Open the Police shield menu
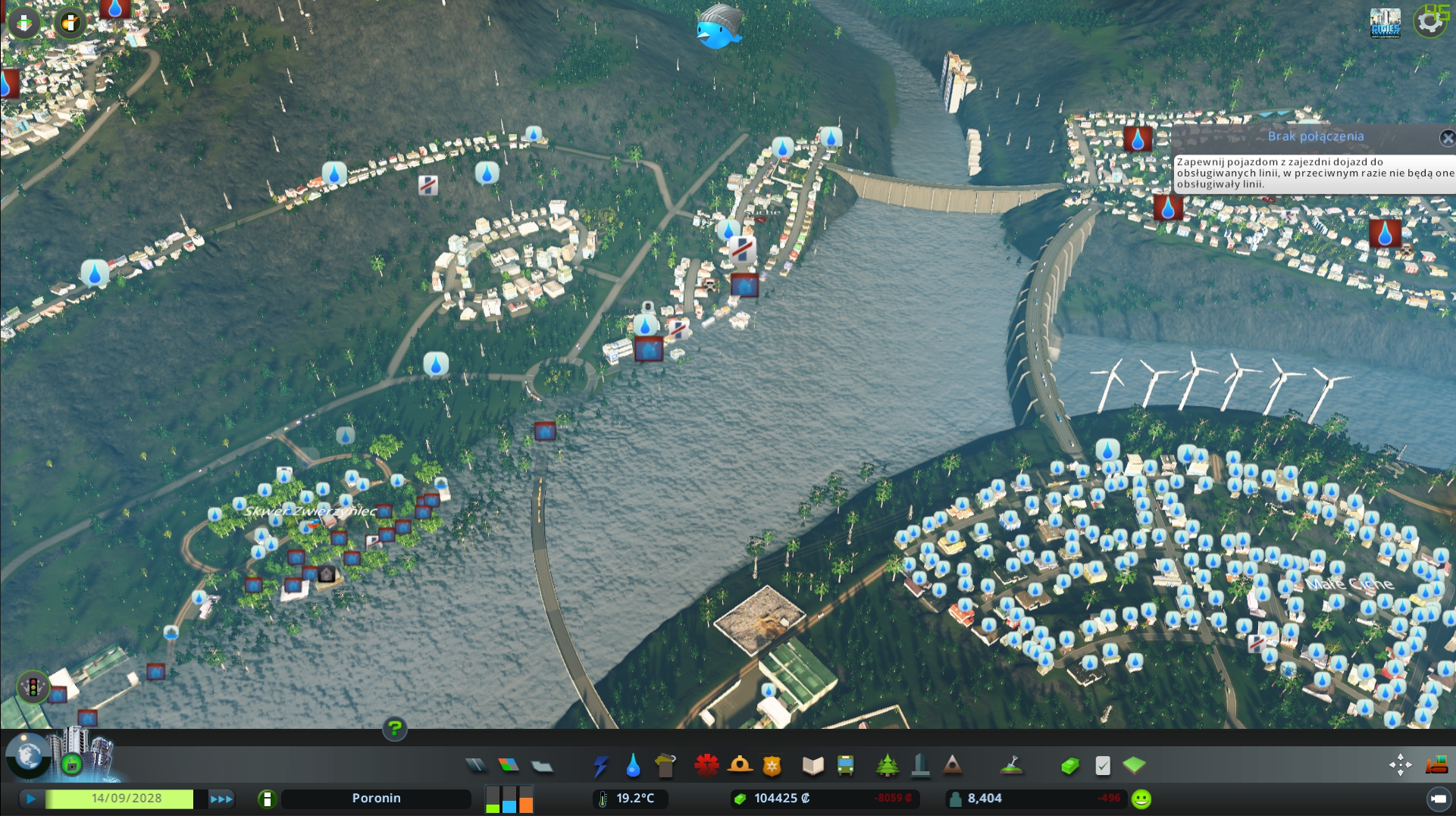 (772, 766)
